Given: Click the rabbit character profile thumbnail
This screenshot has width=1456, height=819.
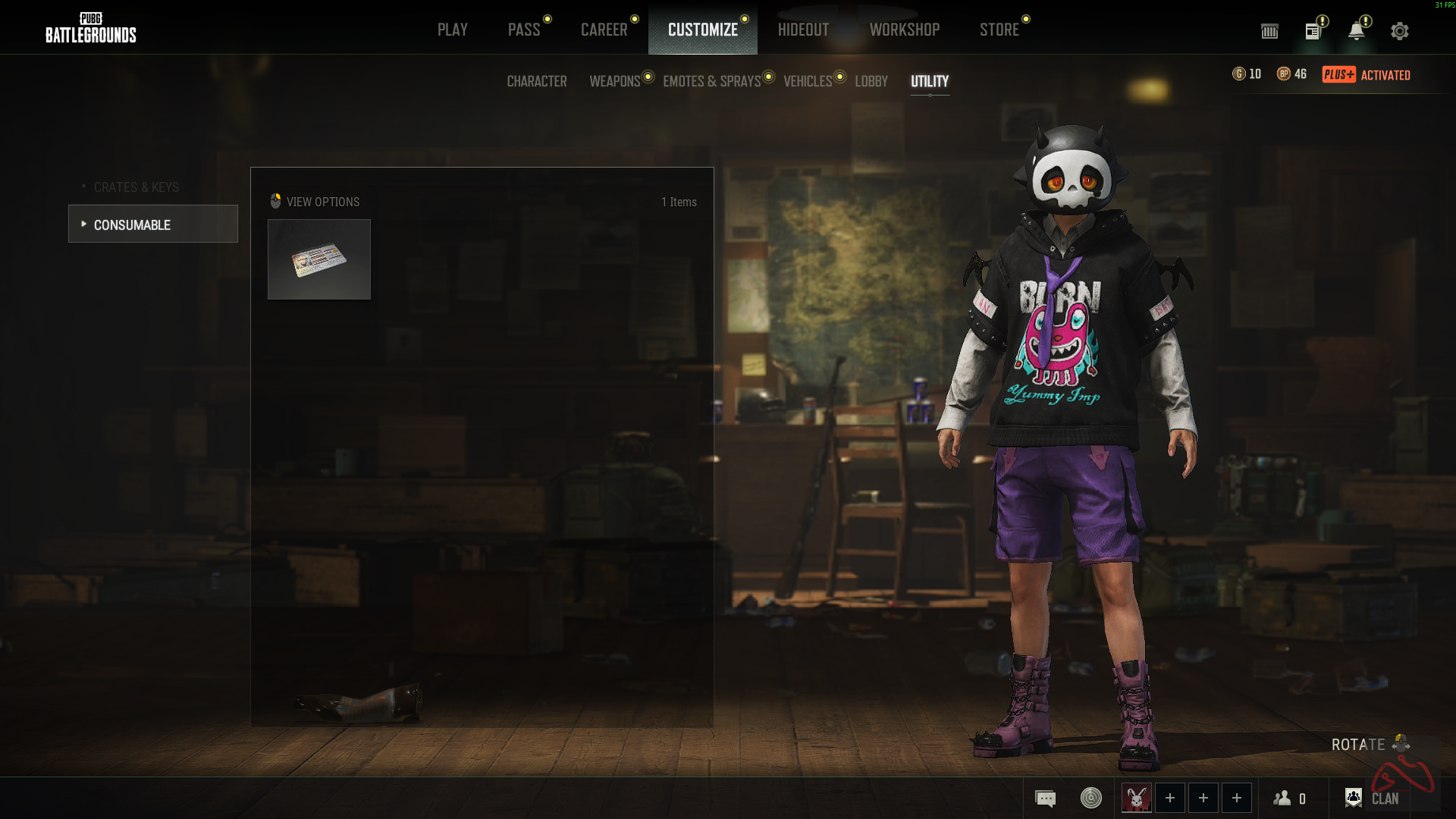Looking at the screenshot, I should pyautogui.click(x=1136, y=798).
